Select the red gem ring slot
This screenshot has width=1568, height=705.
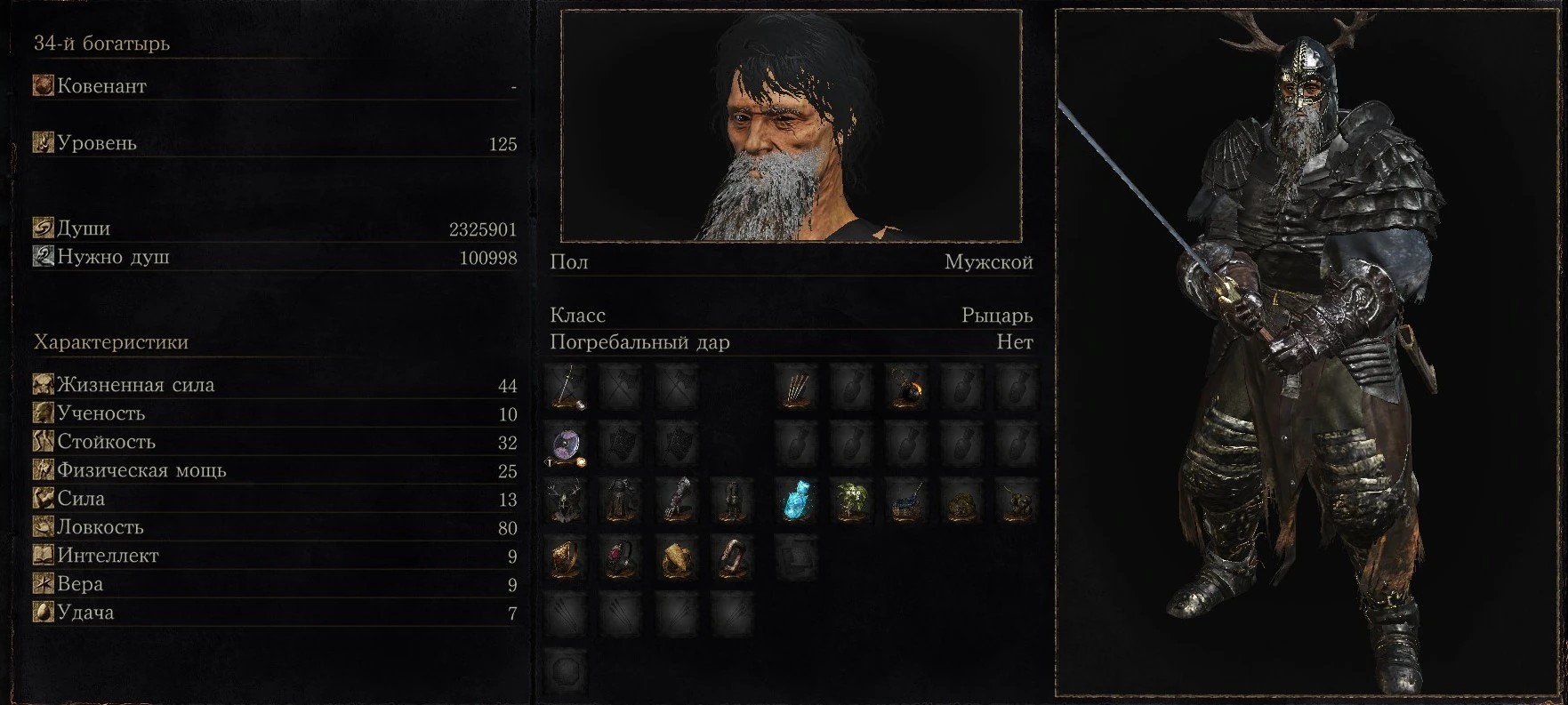click(x=621, y=558)
